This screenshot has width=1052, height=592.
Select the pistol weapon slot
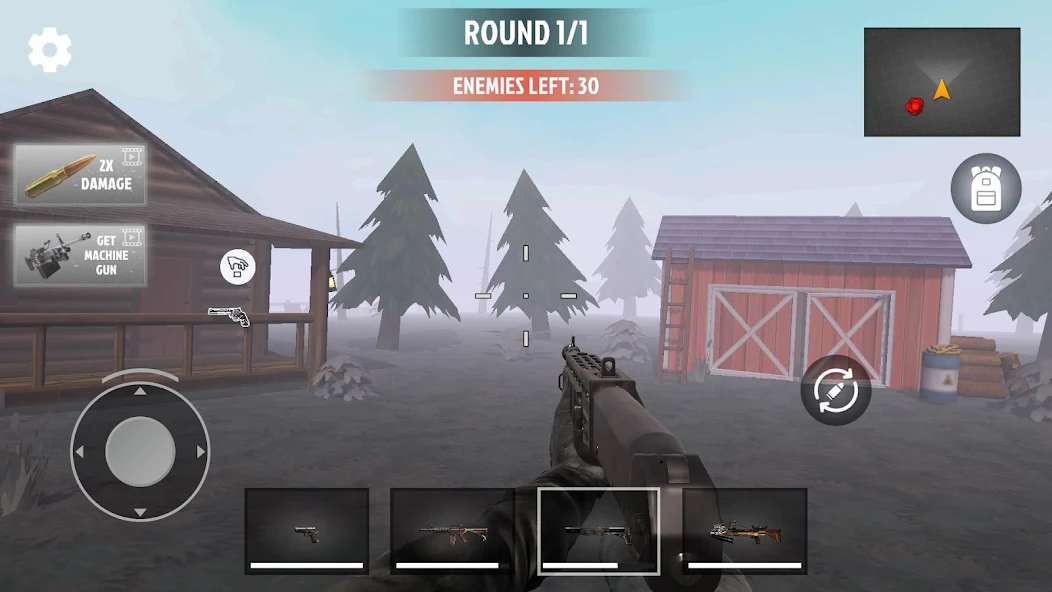click(307, 531)
